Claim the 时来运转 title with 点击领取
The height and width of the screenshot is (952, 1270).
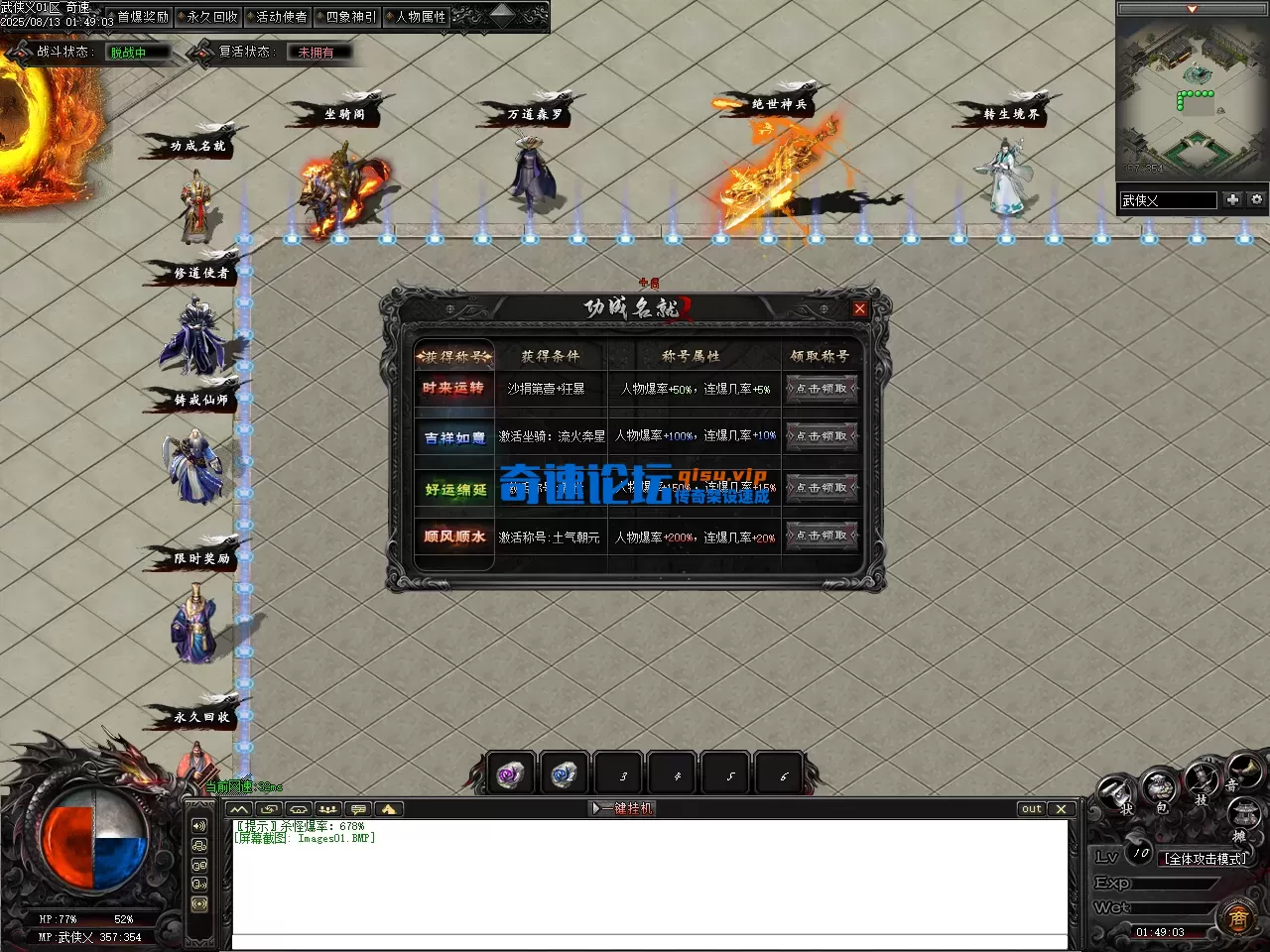point(822,389)
